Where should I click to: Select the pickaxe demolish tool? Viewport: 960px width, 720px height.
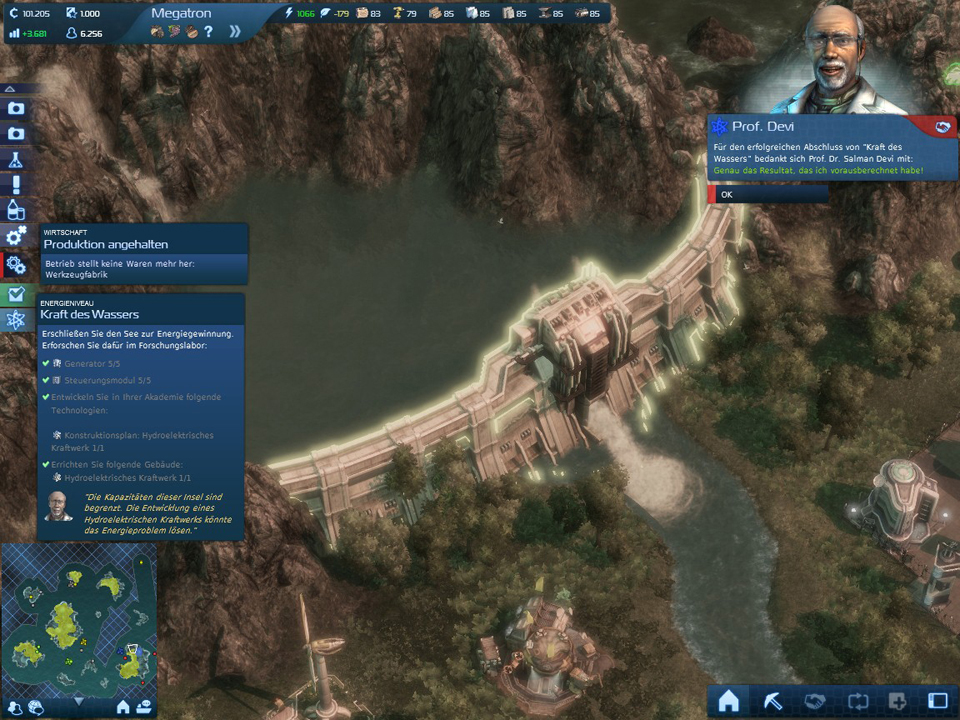[x=771, y=700]
